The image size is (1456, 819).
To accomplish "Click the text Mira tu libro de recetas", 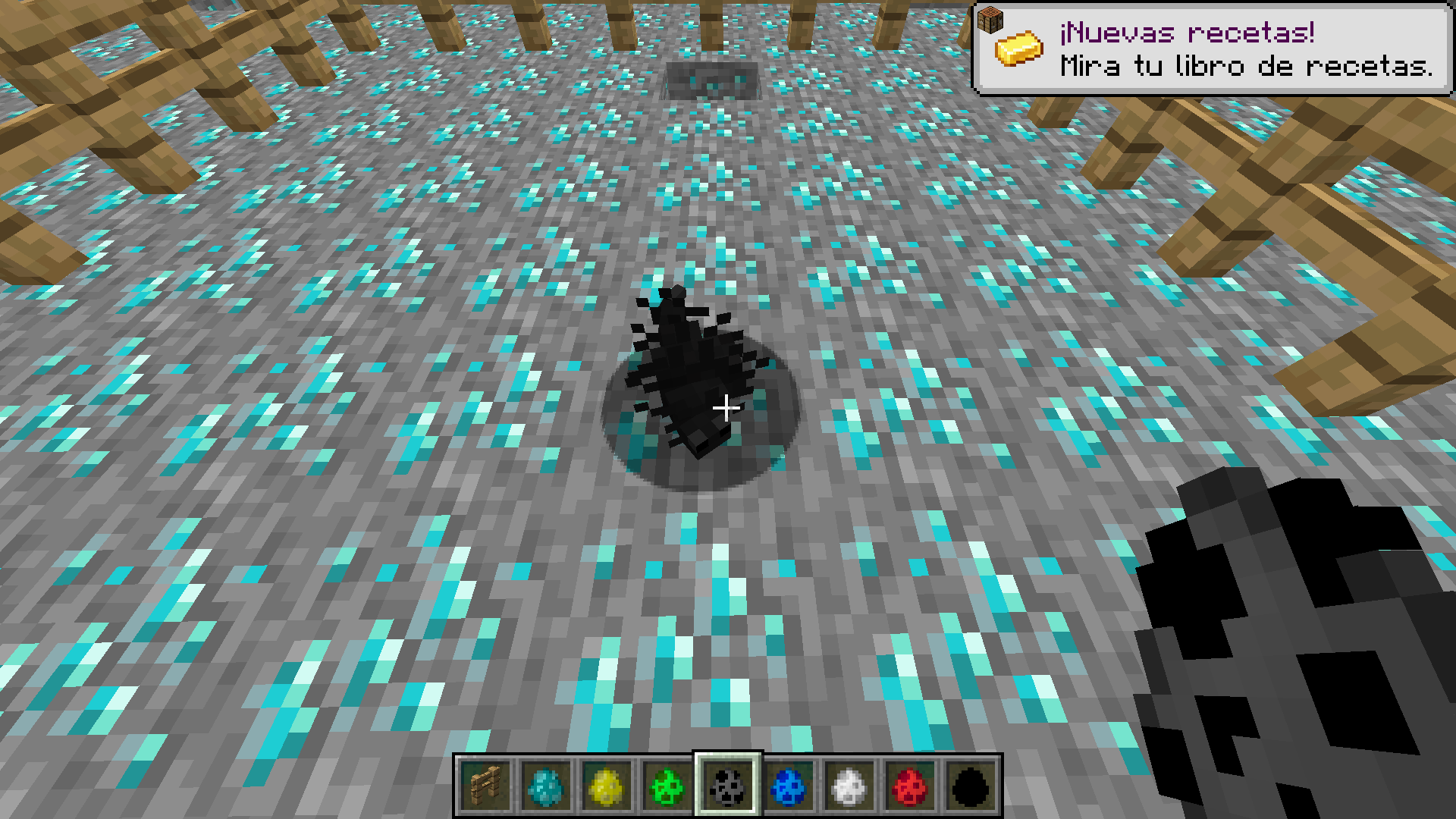I will click(1246, 67).
